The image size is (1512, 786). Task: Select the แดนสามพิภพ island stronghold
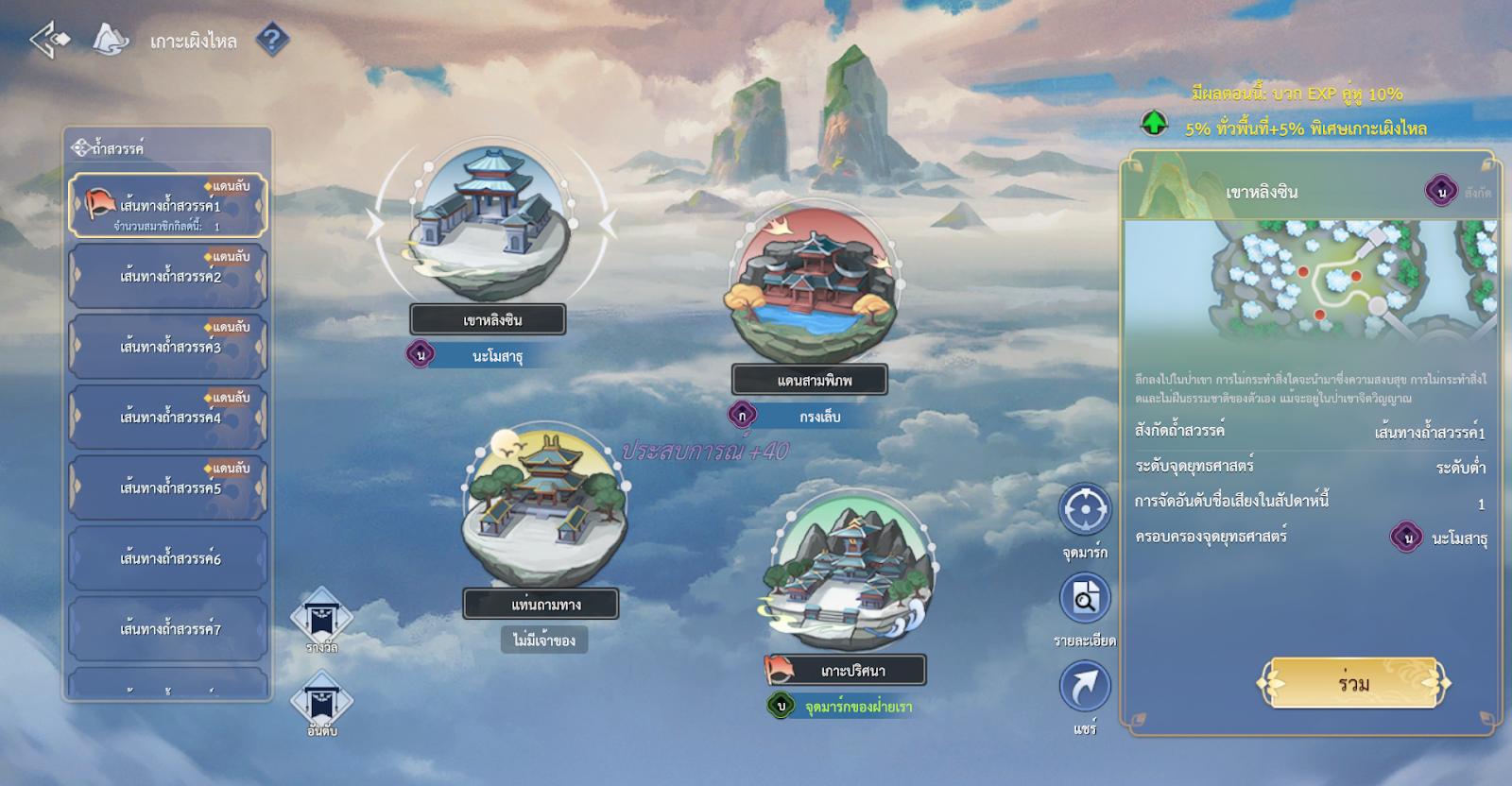[813, 283]
